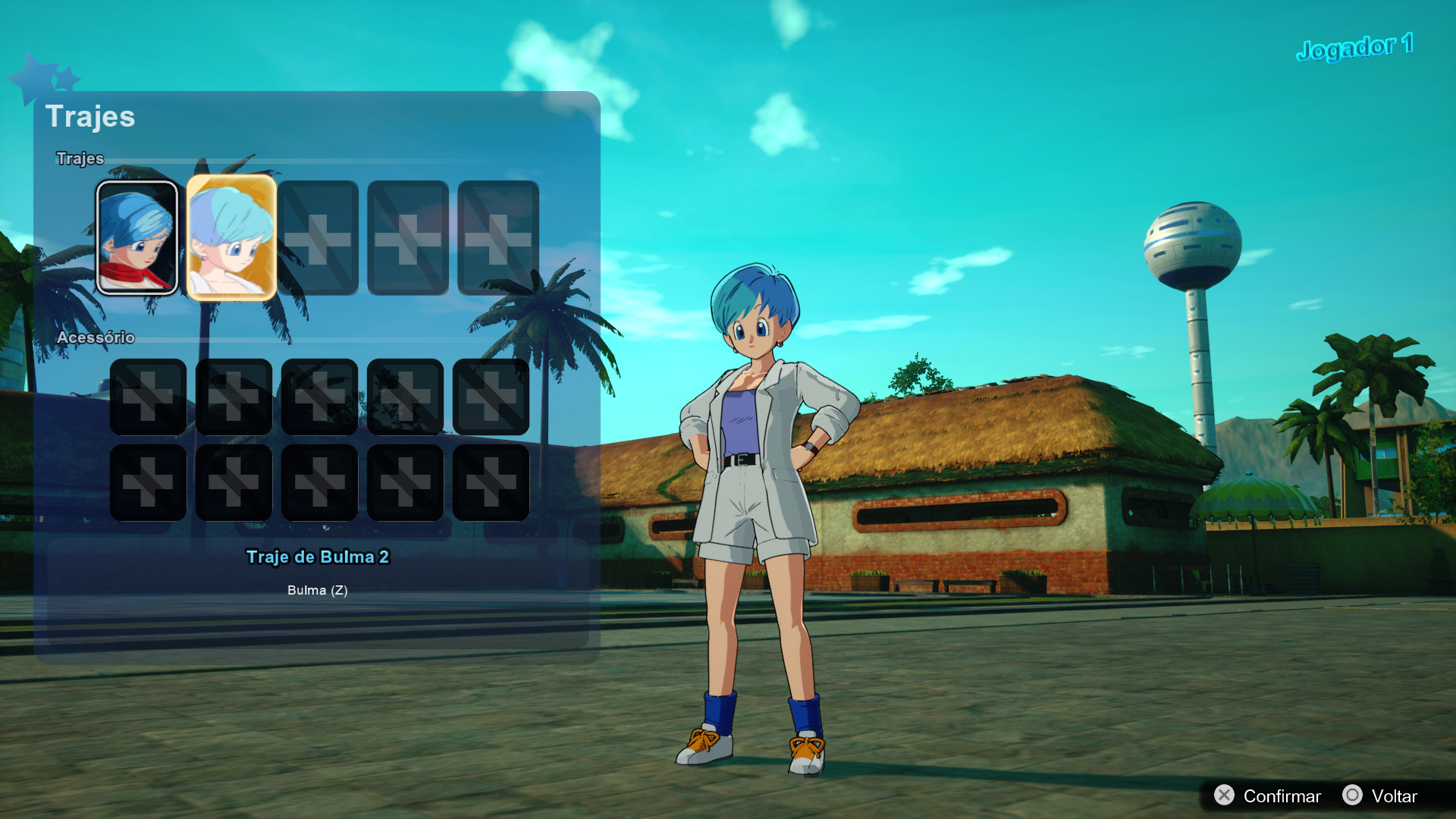Click the Trajes panel heading
Image resolution: width=1456 pixels, height=819 pixels.
click(x=91, y=118)
